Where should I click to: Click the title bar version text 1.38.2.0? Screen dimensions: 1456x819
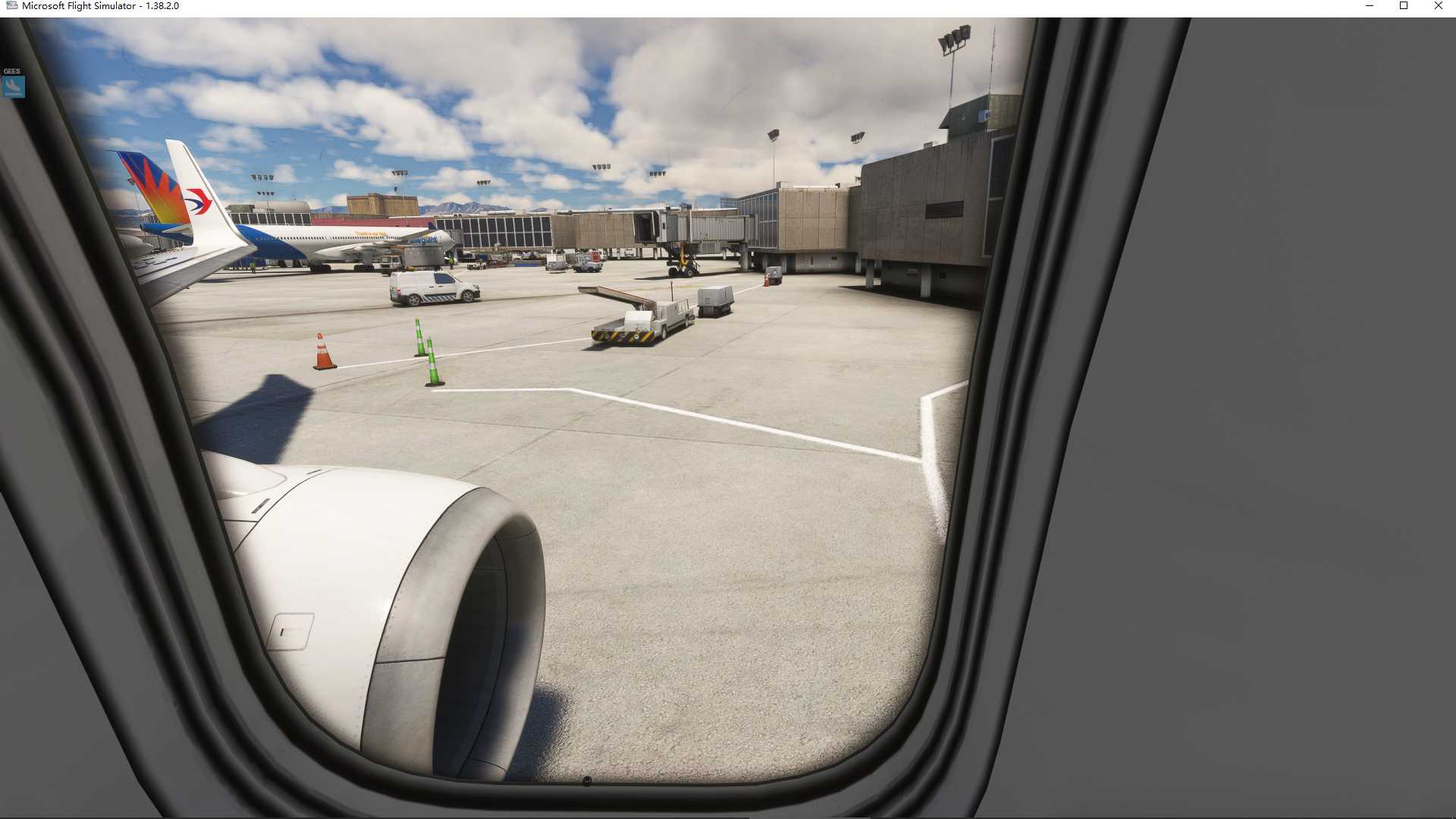click(x=161, y=5)
